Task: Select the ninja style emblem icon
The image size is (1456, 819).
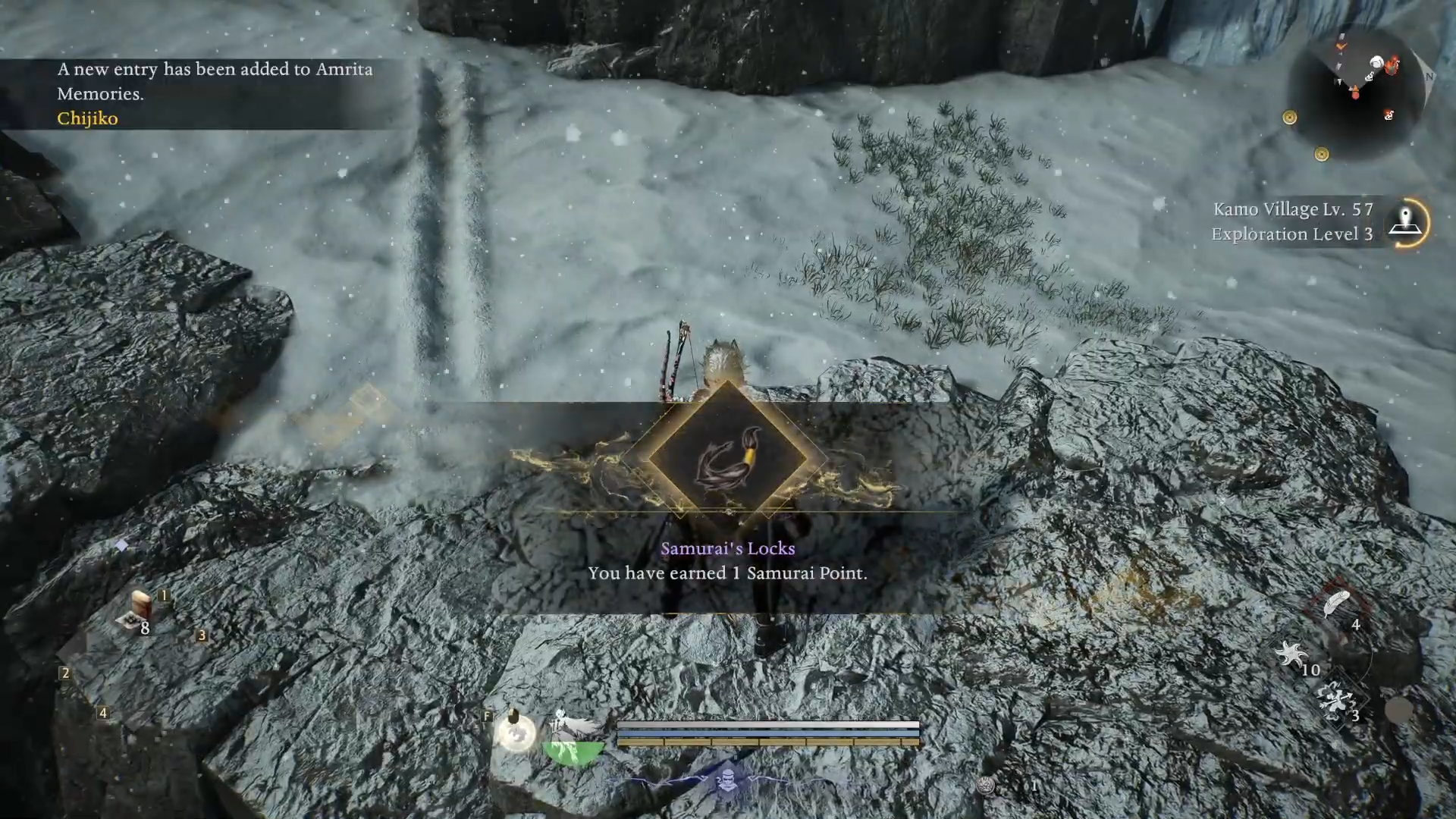Action: (728, 780)
